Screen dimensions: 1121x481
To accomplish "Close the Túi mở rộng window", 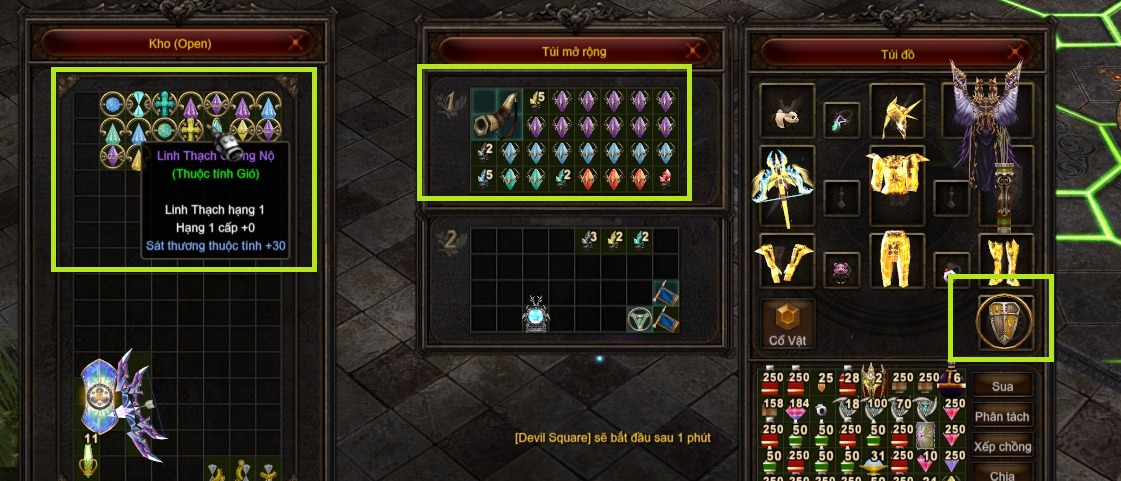I will [694, 50].
